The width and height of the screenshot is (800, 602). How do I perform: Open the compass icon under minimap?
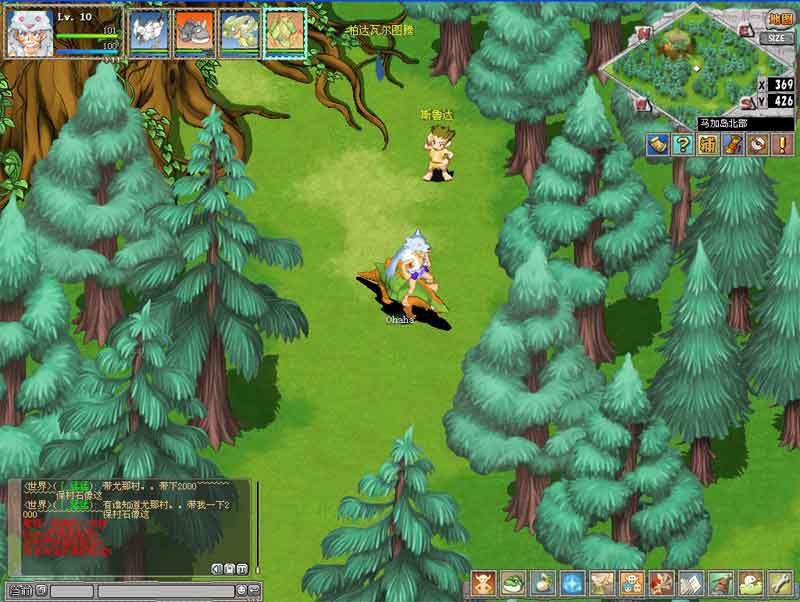coord(757,144)
